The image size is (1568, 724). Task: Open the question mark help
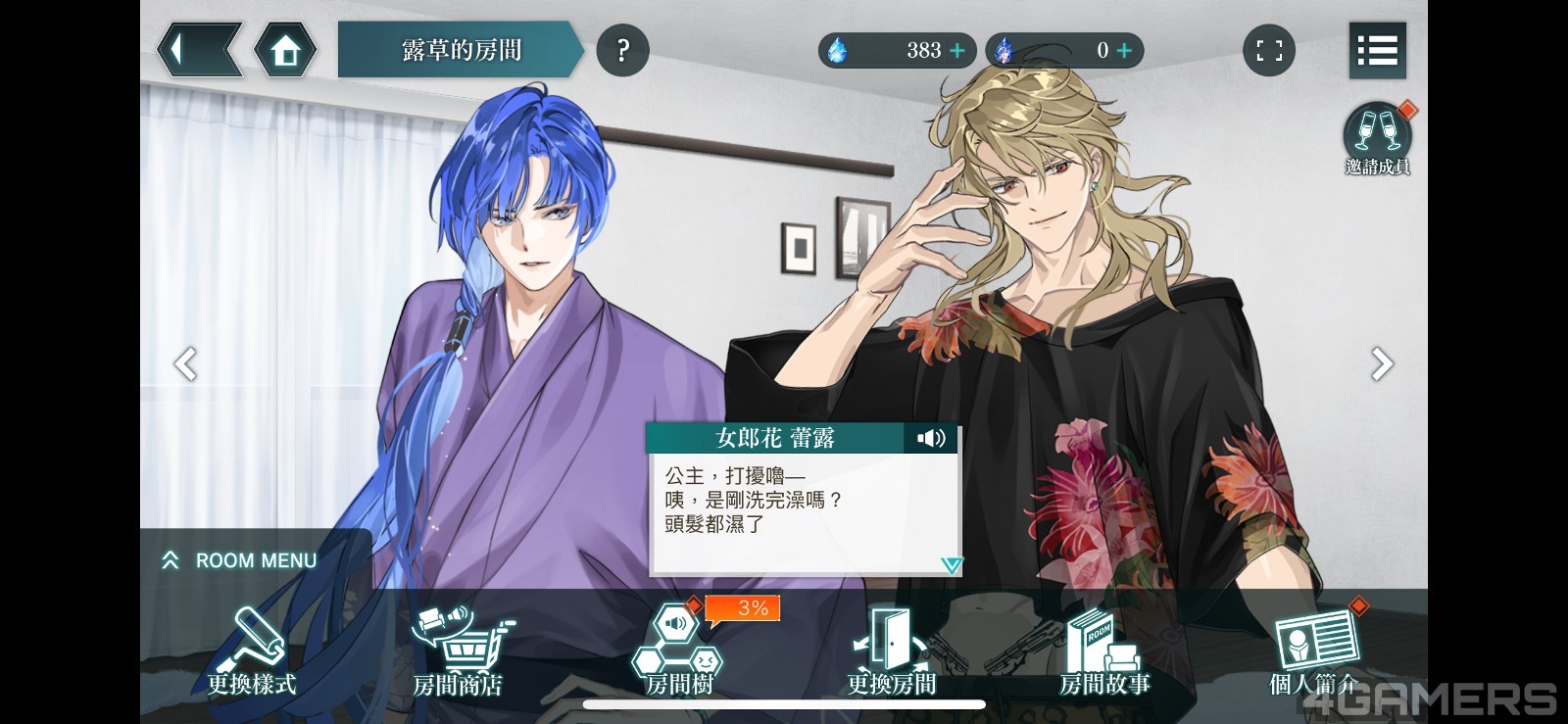(x=622, y=50)
